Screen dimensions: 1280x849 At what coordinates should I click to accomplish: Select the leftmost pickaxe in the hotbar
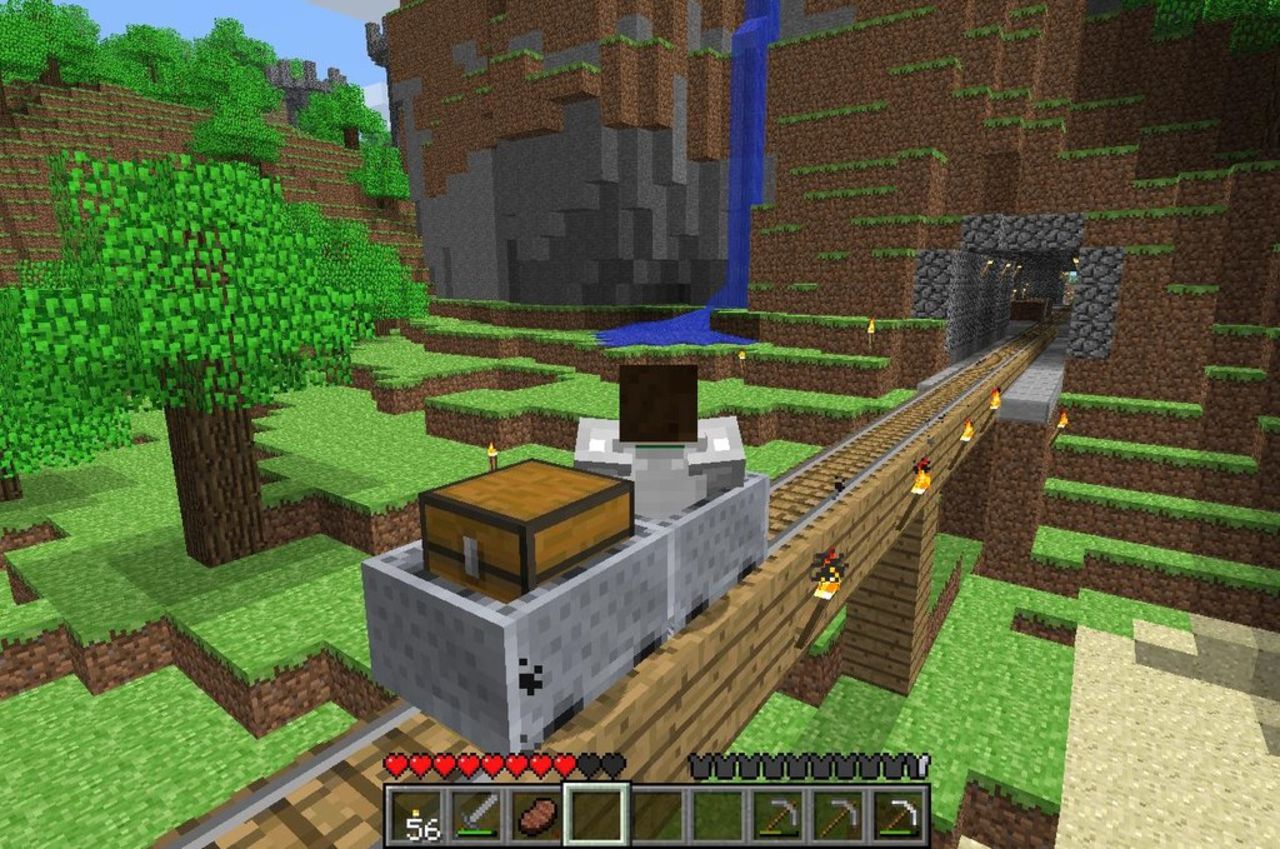point(777,815)
